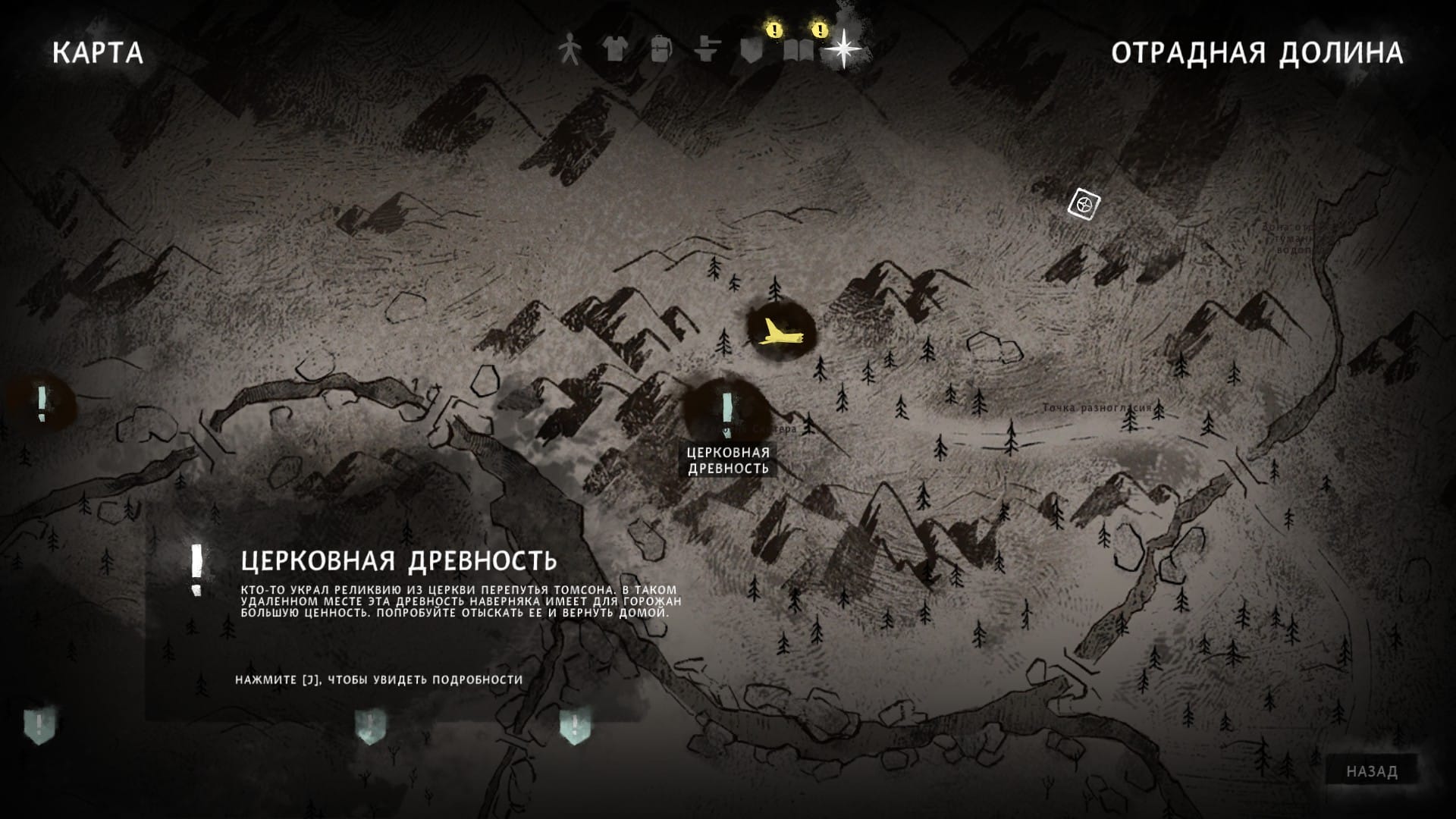The image size is (1456, 819).
Task: Click the НАЗАД back button
Action: pos(1371,771)
